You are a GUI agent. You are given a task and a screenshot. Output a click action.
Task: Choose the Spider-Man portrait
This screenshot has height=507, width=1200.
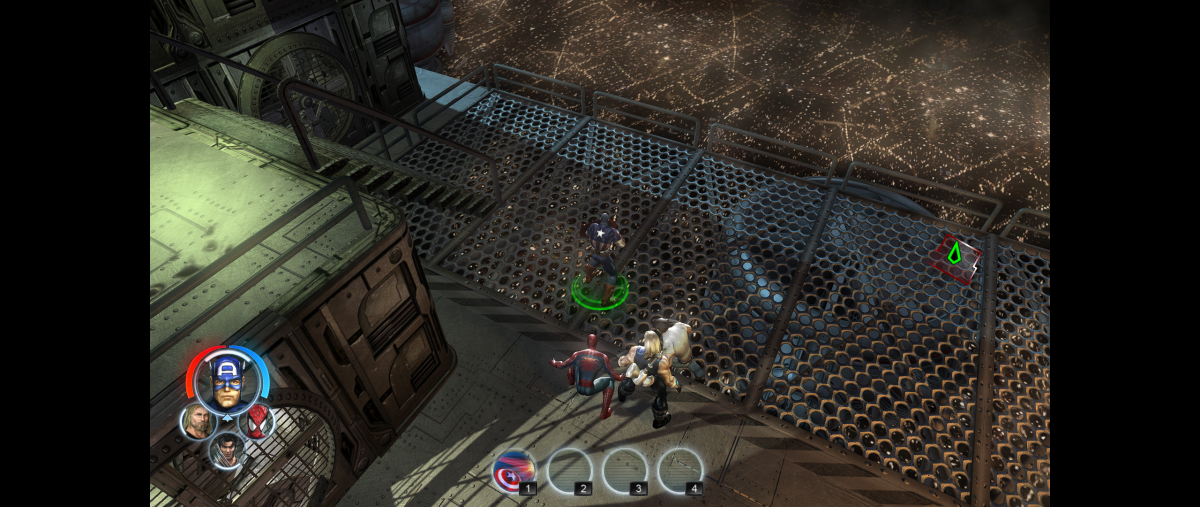click(x=257, y=420)
